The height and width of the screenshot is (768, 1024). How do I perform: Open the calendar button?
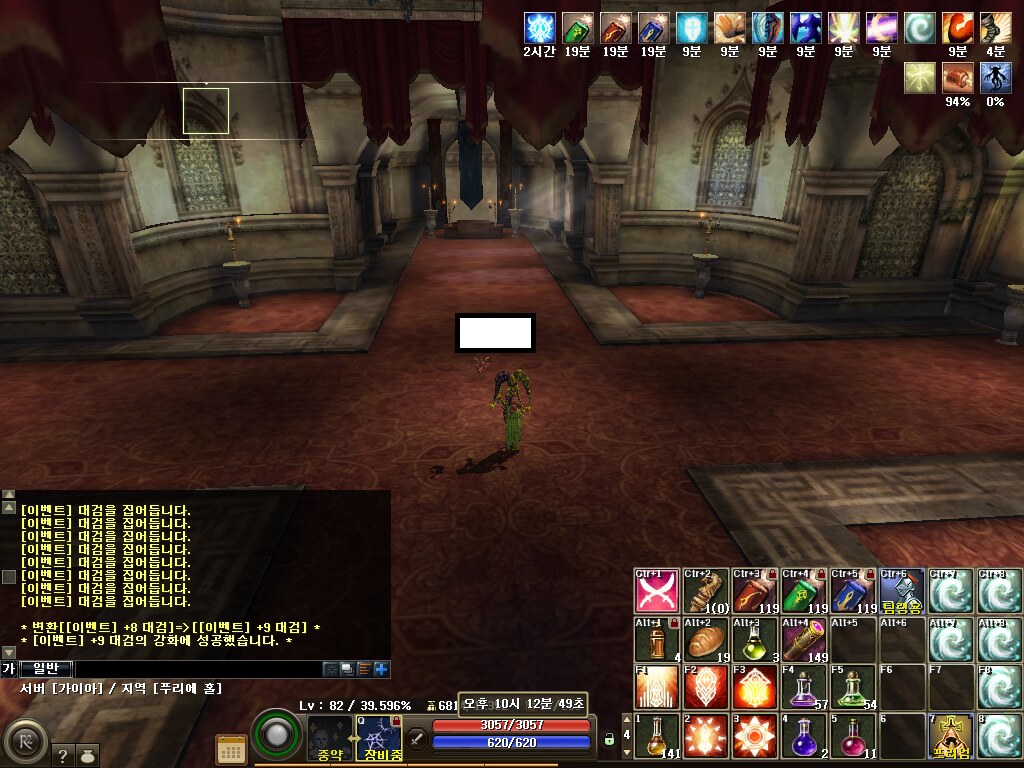coord(231,749)
